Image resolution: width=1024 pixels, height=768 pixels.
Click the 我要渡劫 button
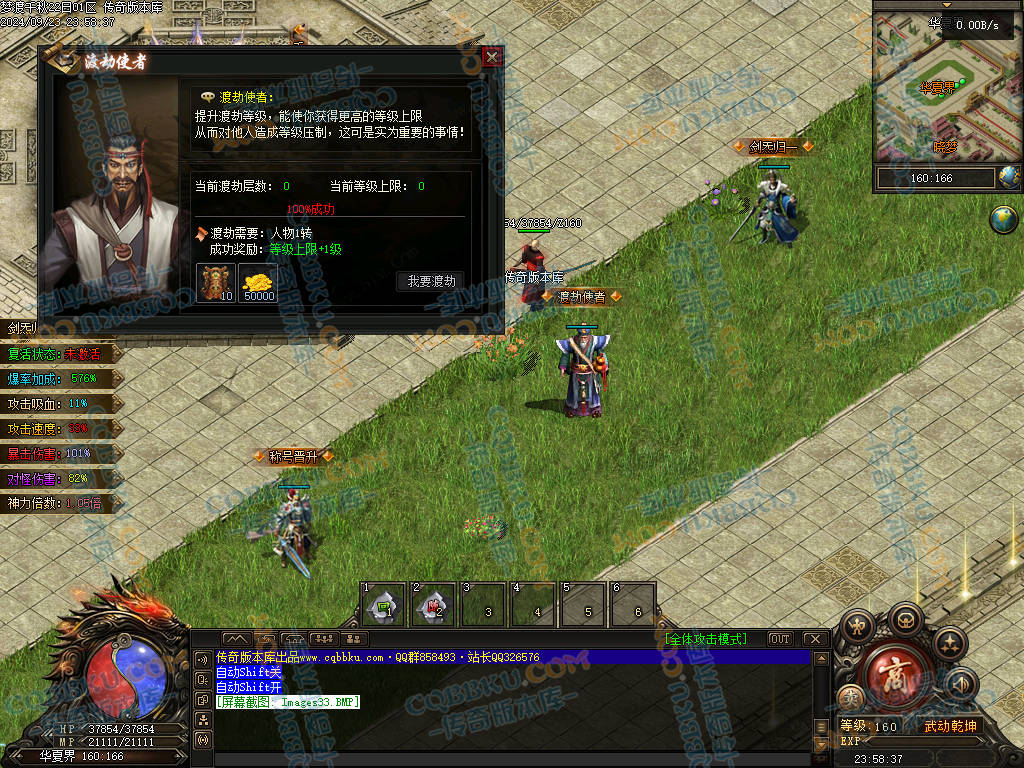(x=431, y=282)
